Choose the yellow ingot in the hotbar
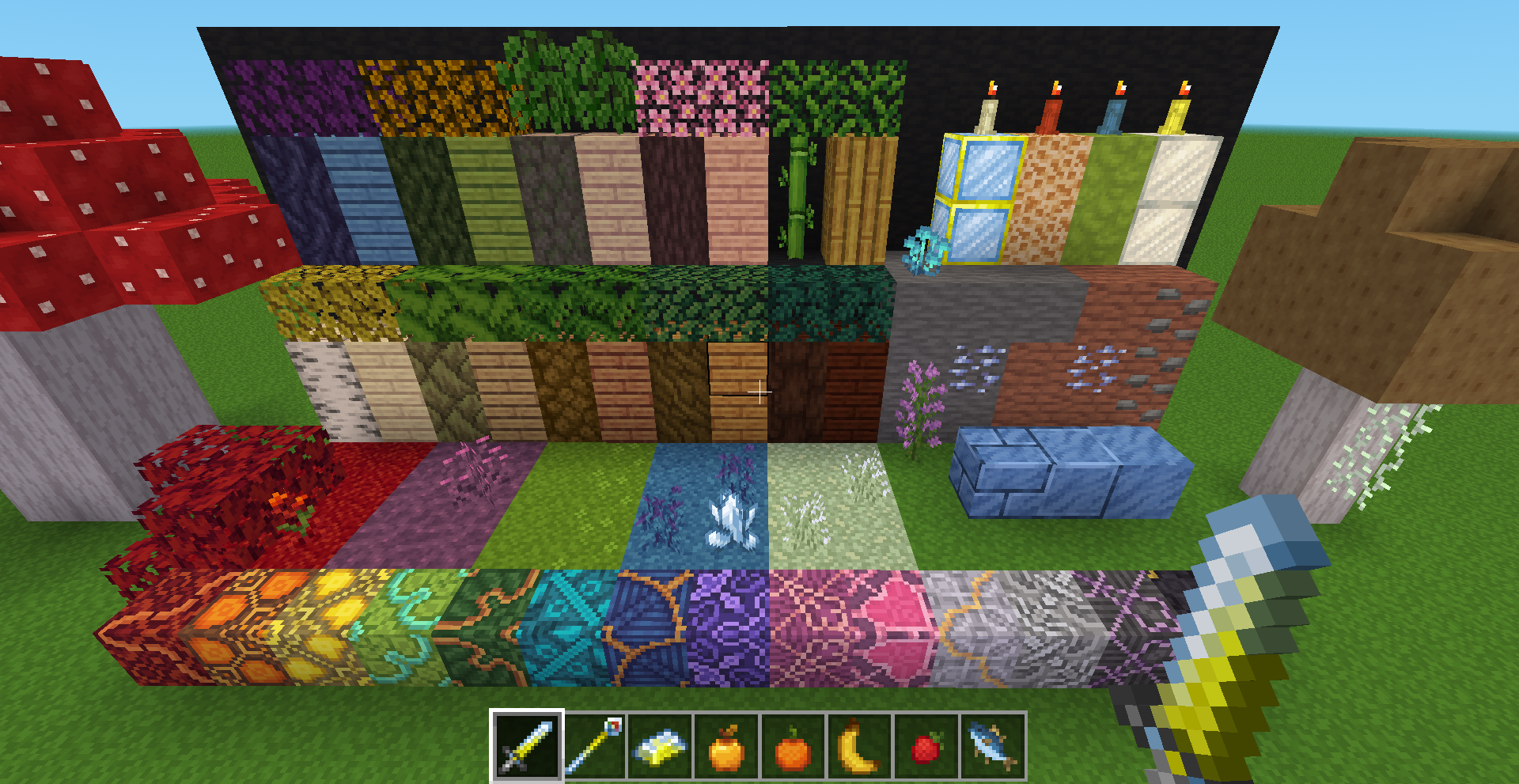 pos(660,745)
